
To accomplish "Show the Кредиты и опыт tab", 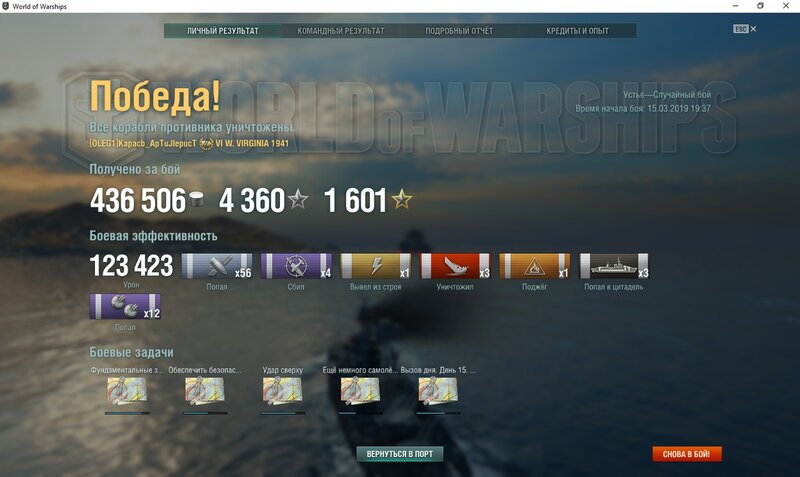I will point(578,31).
